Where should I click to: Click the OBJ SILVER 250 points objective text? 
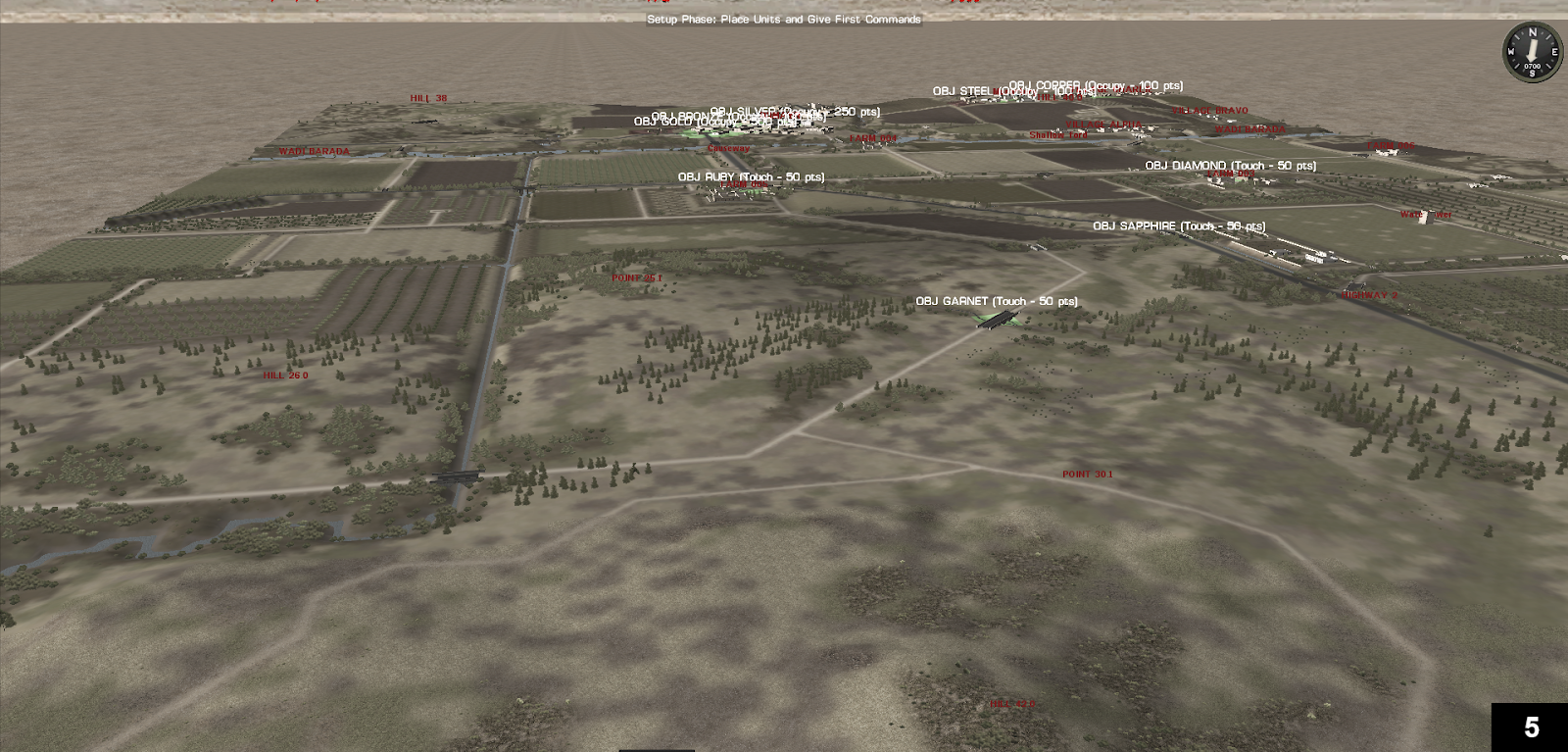click(796, 111)
